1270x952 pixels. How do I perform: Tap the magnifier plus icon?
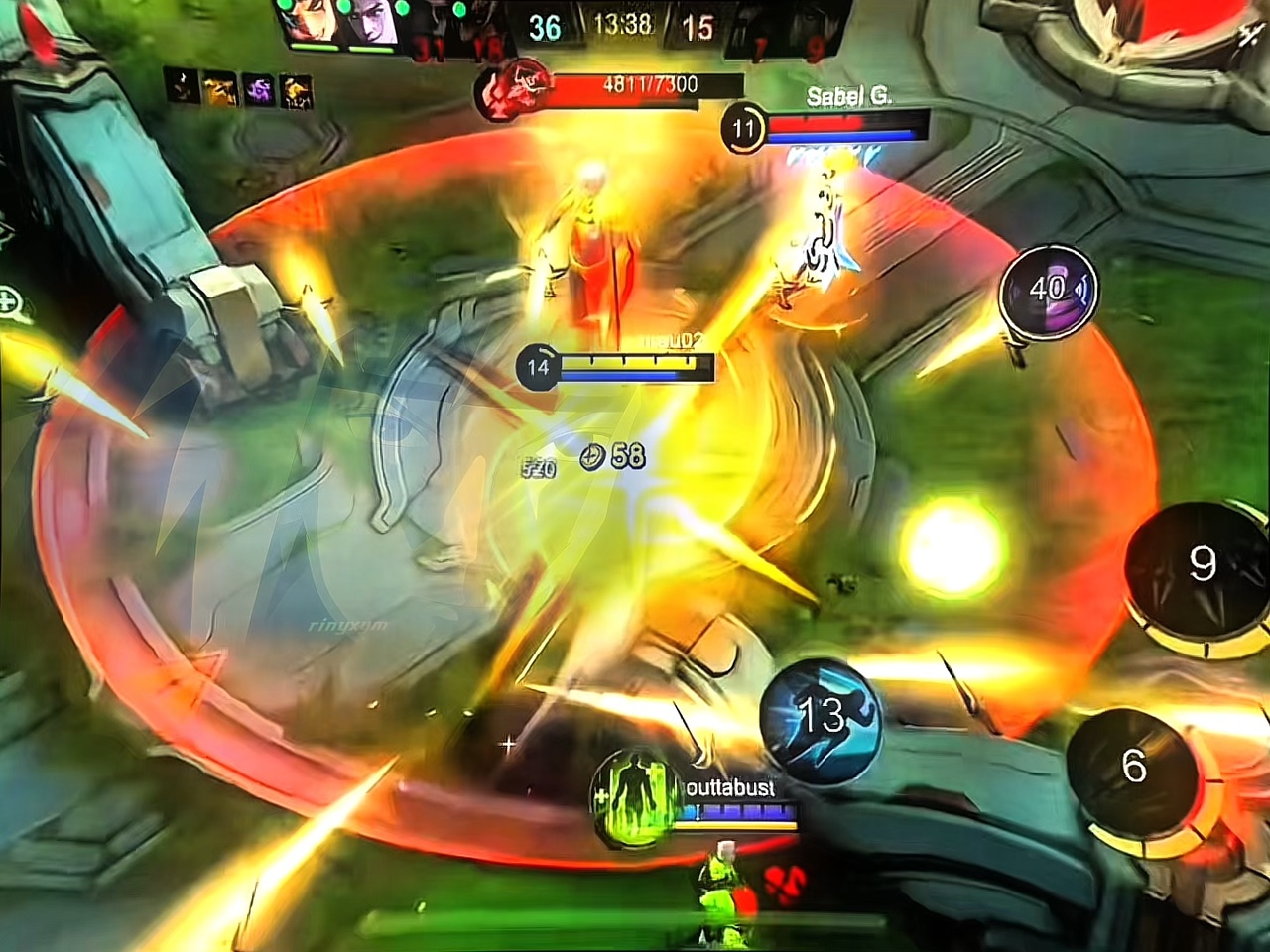(12, 301)
